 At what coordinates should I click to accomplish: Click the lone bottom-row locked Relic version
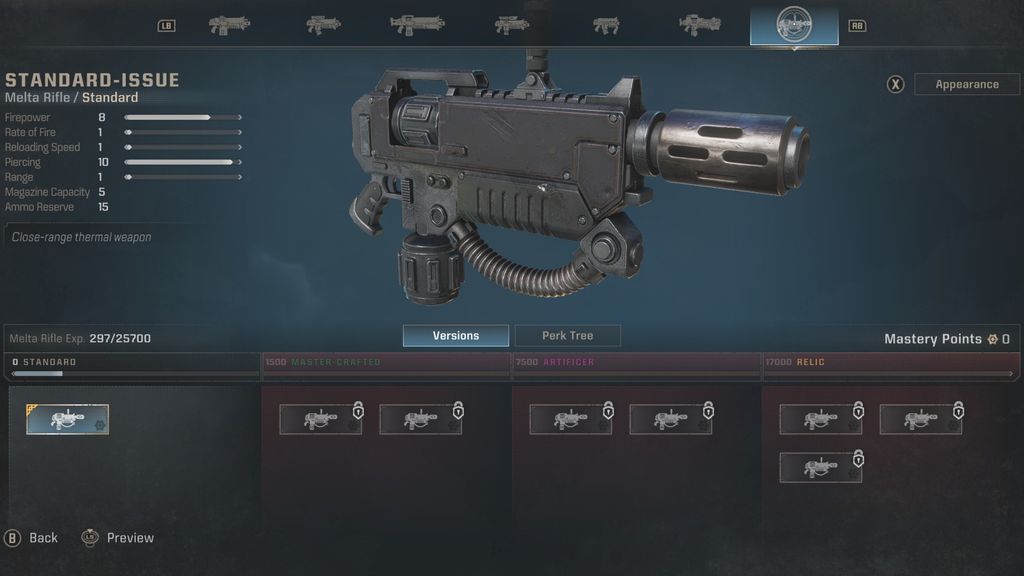[x=820, y=468]
